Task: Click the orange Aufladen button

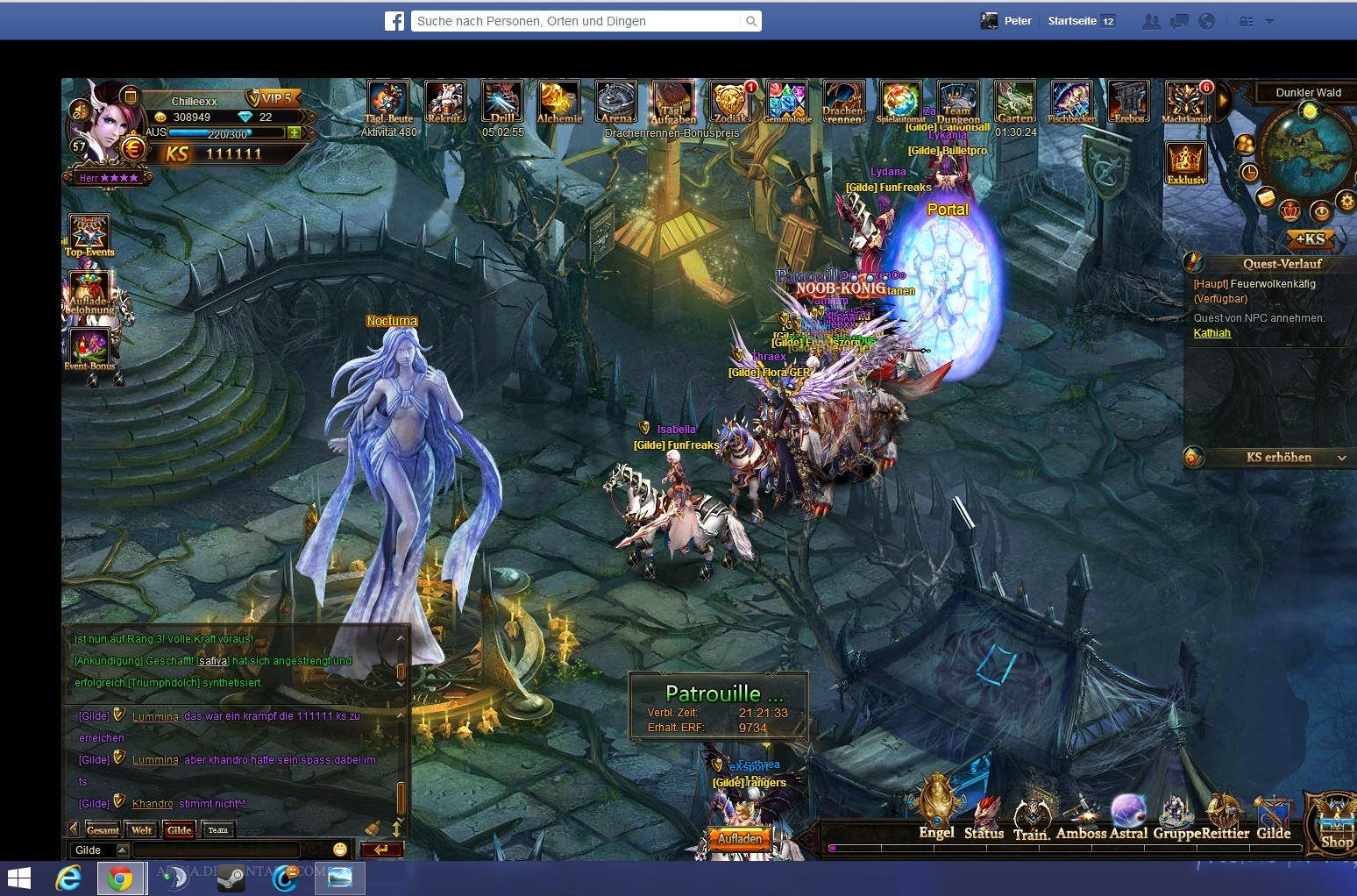Action: click(x=740, y=839)
